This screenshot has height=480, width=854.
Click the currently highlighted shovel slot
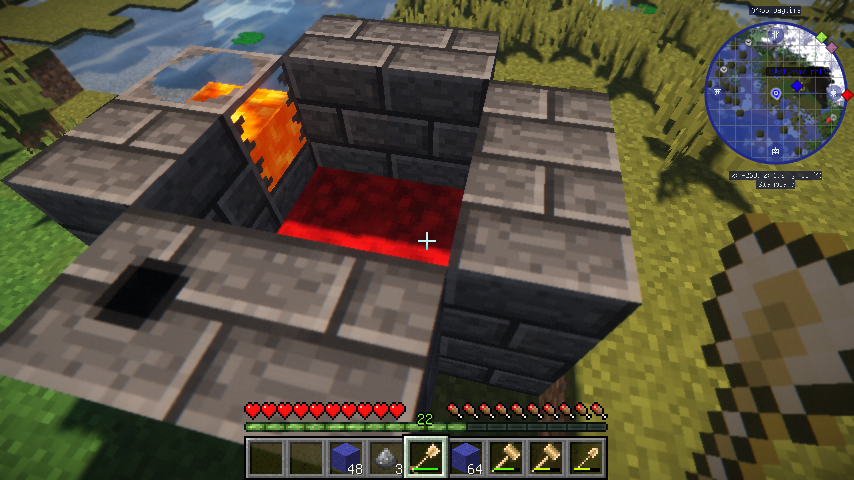[x=425, y=459]
